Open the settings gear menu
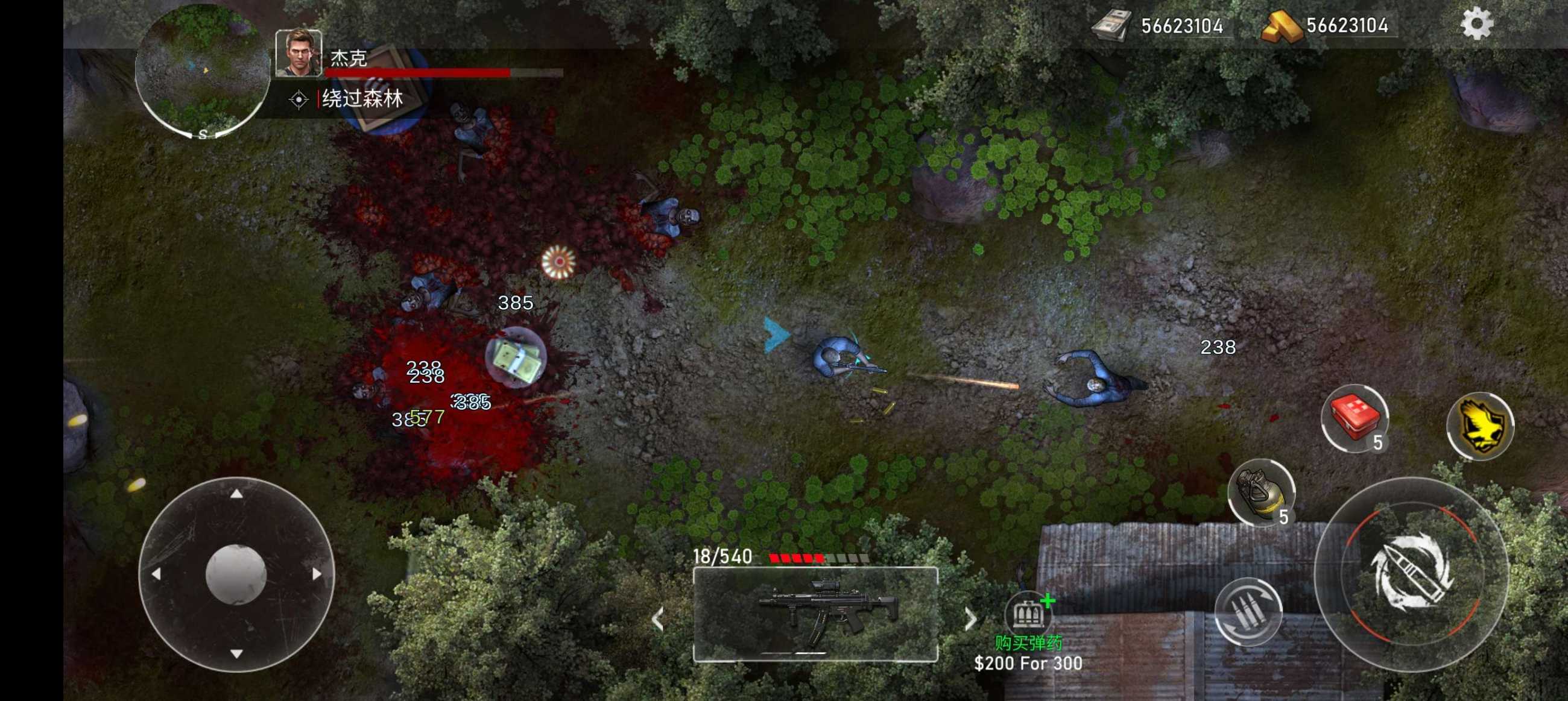This screenshot has width=1568, height=701. 1477,25
